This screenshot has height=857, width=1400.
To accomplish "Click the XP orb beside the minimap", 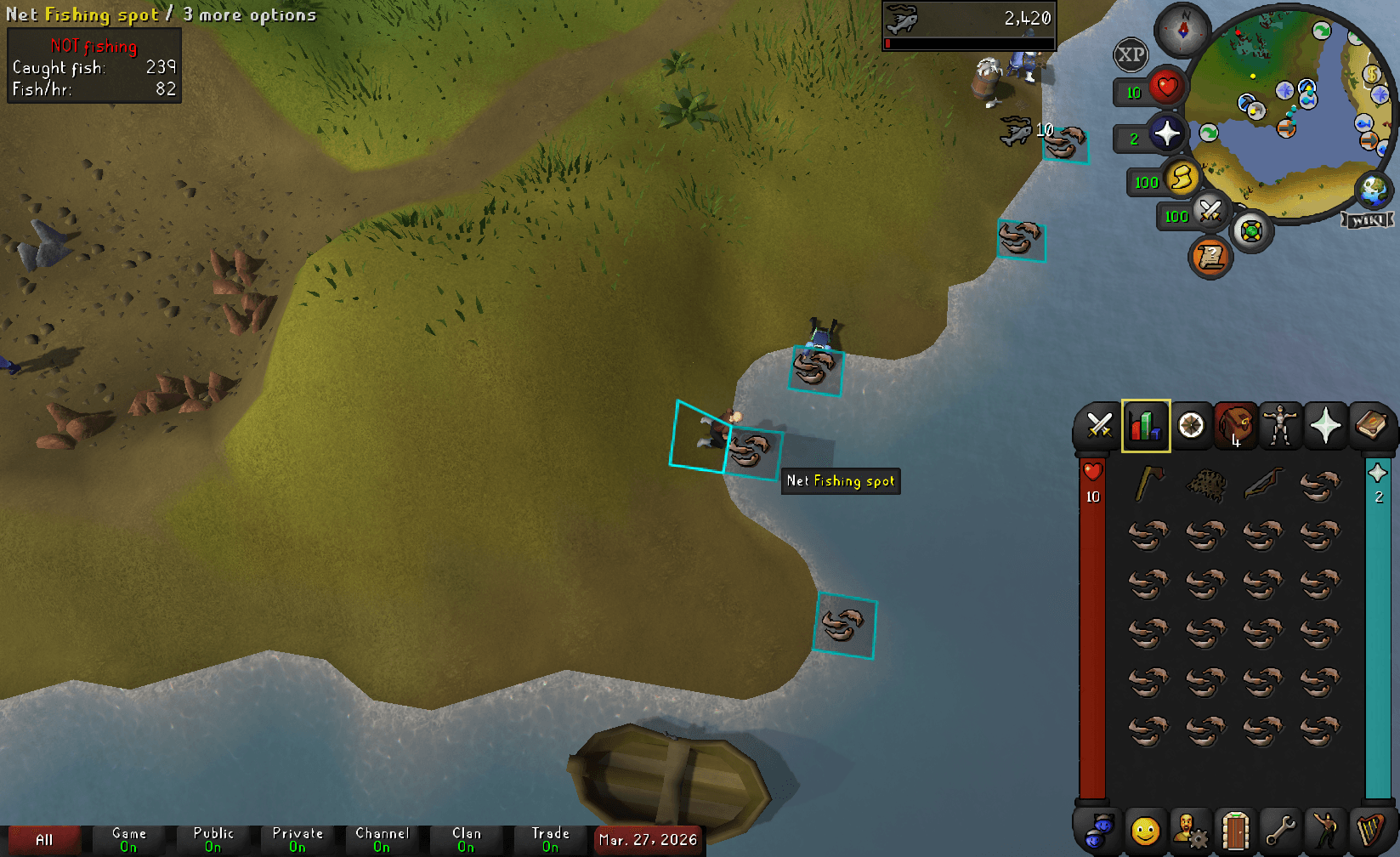I will [x=1131, y=54].
